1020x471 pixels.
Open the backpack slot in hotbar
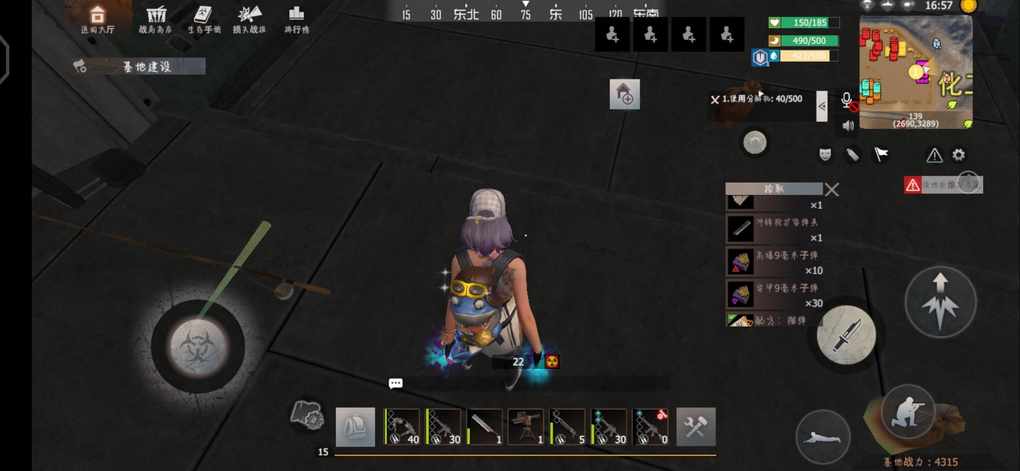point(355,427)
